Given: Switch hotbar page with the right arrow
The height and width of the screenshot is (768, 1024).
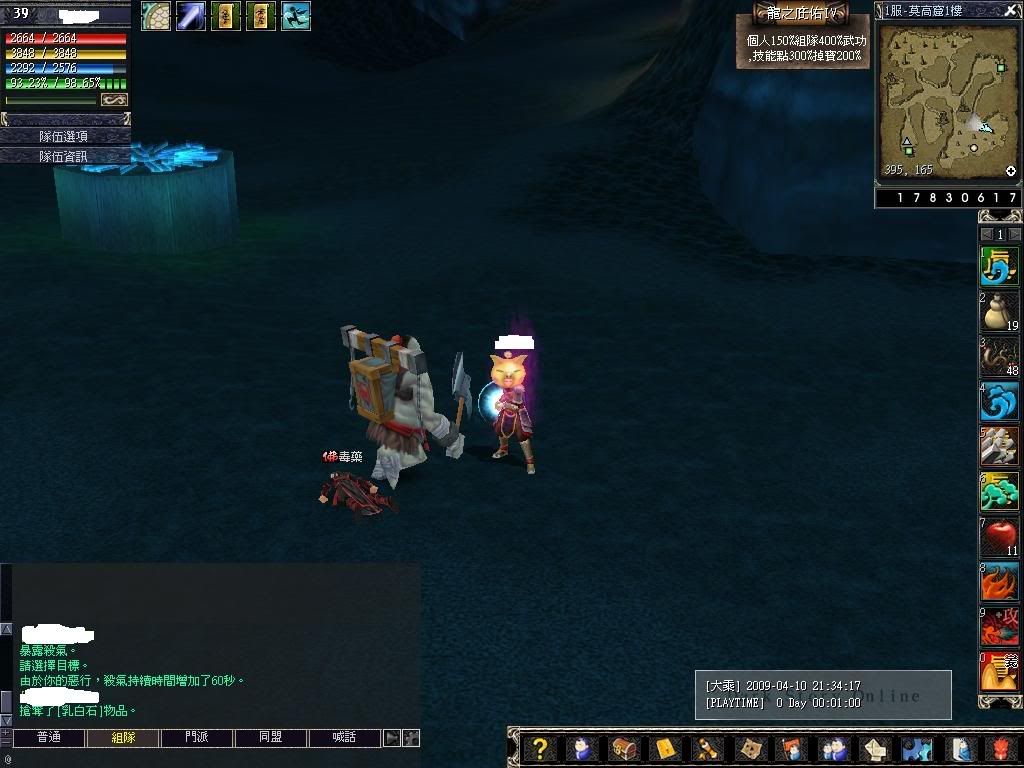Looking at the screenshot, I should [x=1013, y=234].
